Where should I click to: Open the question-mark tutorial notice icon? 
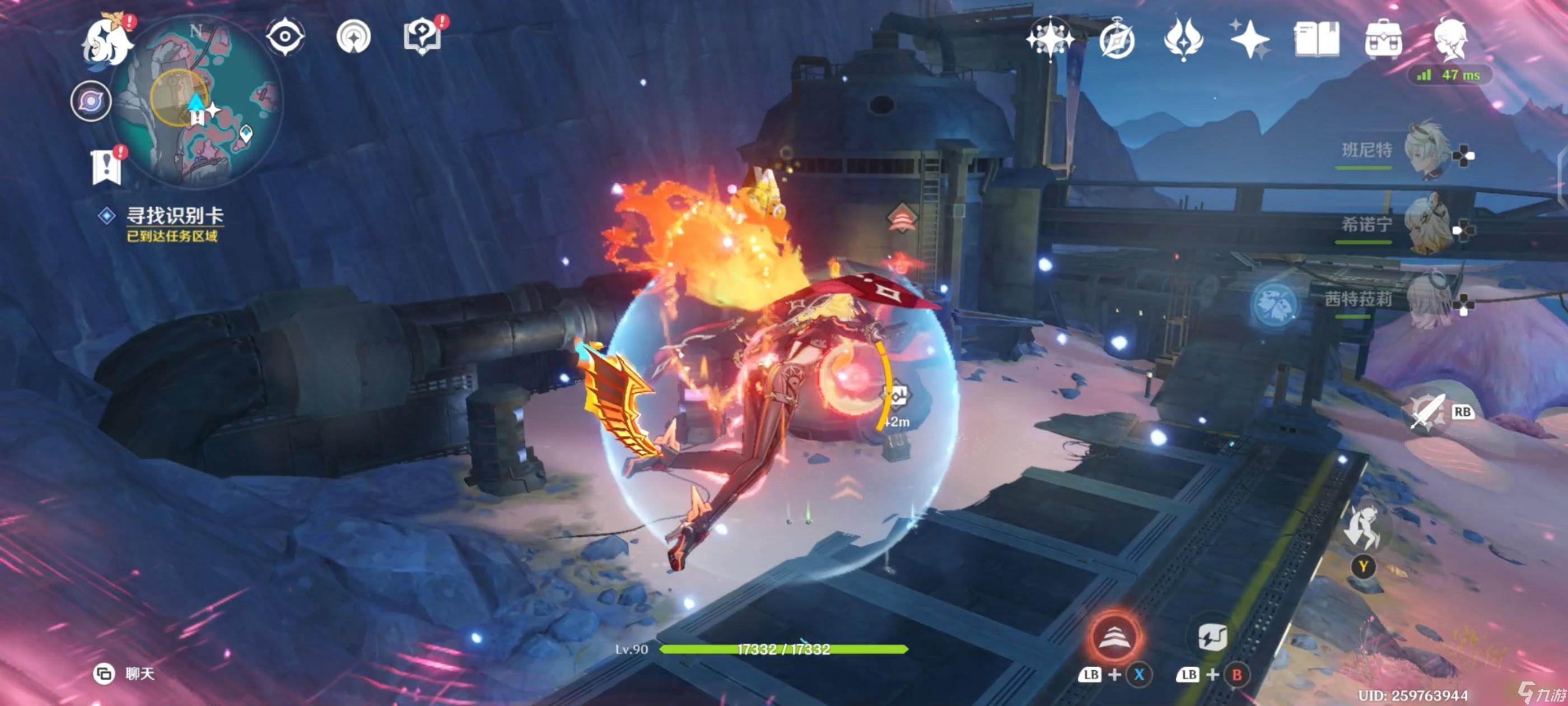tap(422, 36)
